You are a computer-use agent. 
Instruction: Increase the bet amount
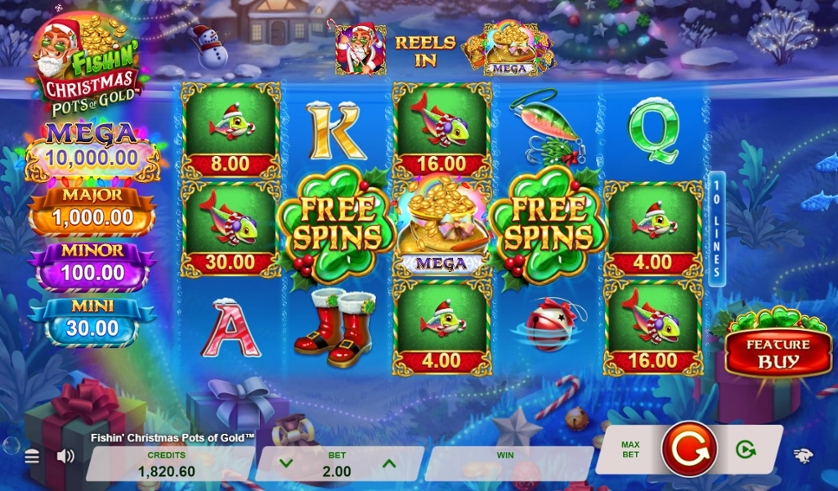[x=389, y=463]
